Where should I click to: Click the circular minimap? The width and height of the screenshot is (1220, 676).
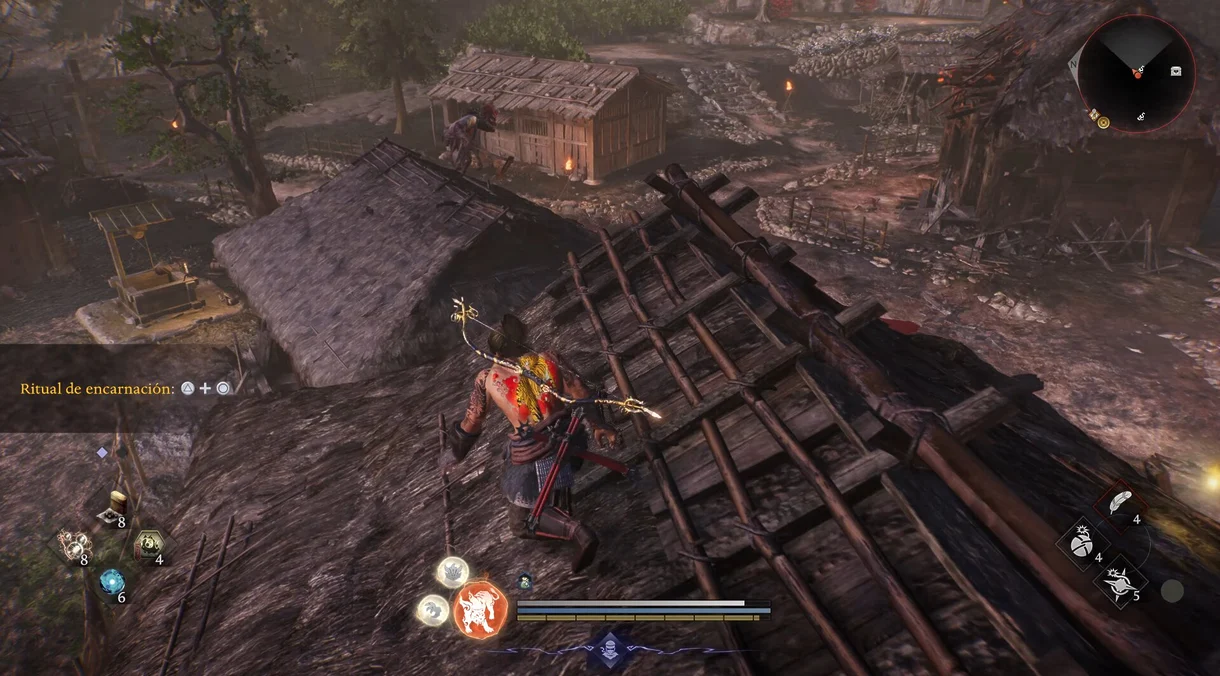pos(1136,72)
